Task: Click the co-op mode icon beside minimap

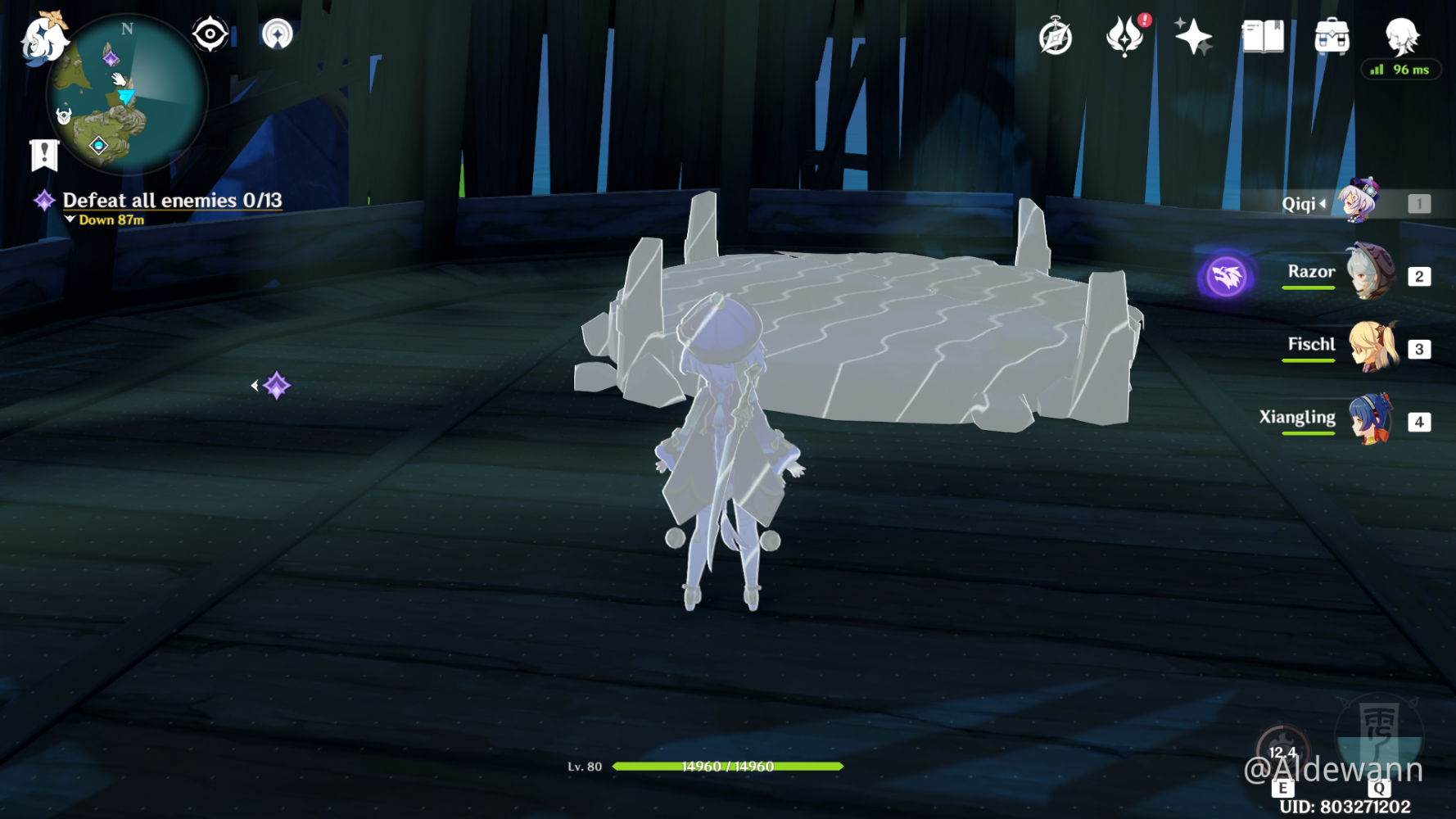Action: pyautogui.click(x=278, y=34)
